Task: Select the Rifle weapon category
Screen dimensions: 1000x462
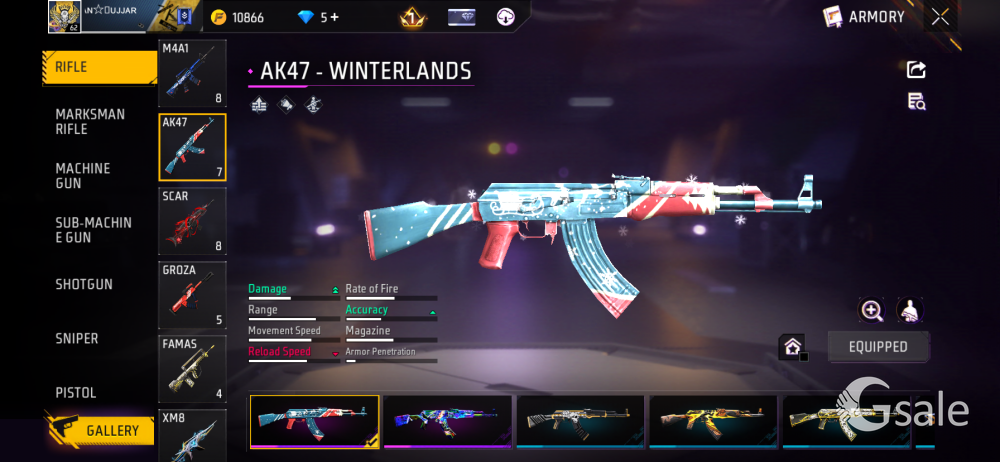Action: tap(98, 68)
